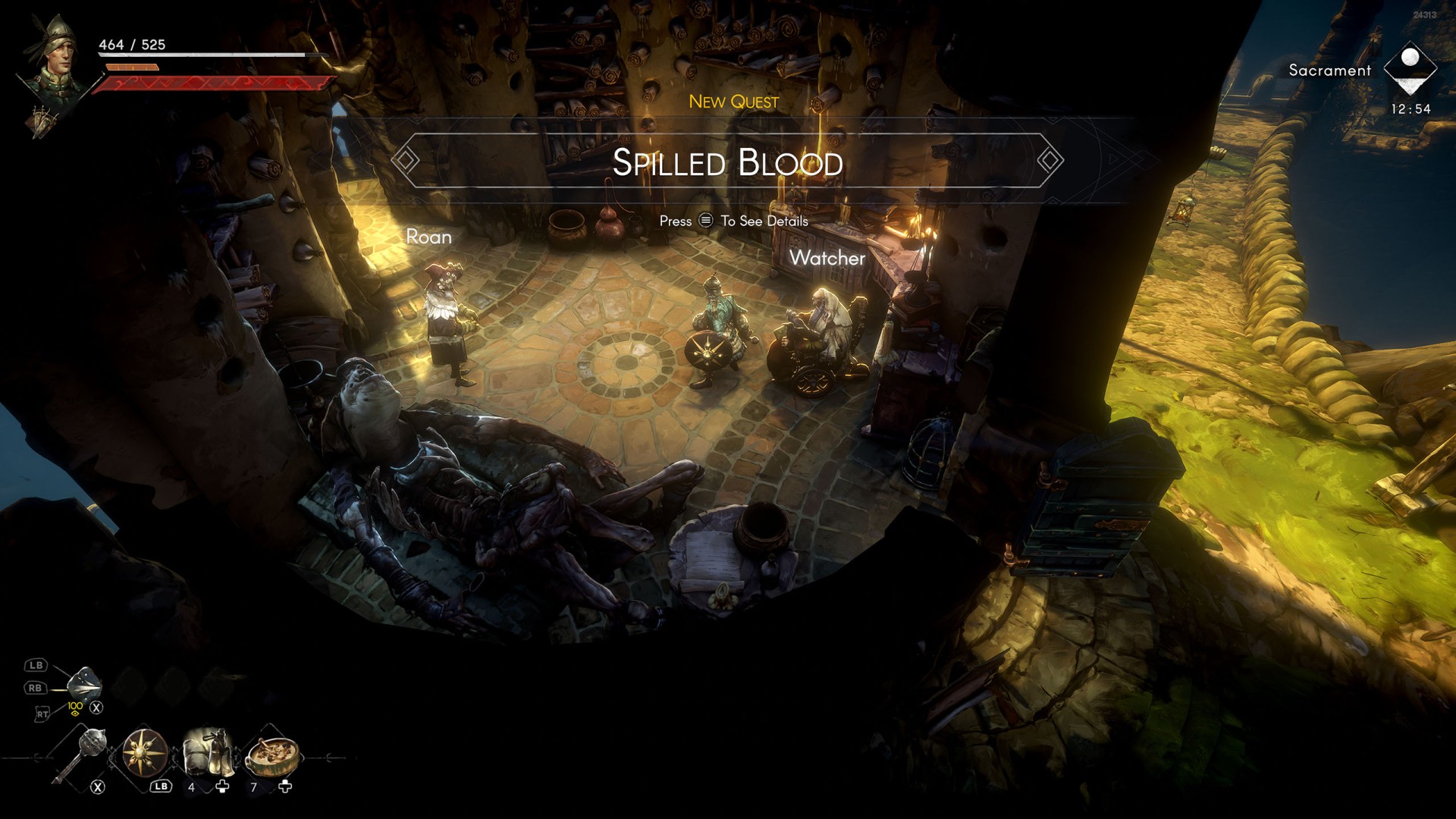Click the Roan nameplate
Image resolution: width=1456 pixels, height=819 pixels.
[x=428, y=237]
